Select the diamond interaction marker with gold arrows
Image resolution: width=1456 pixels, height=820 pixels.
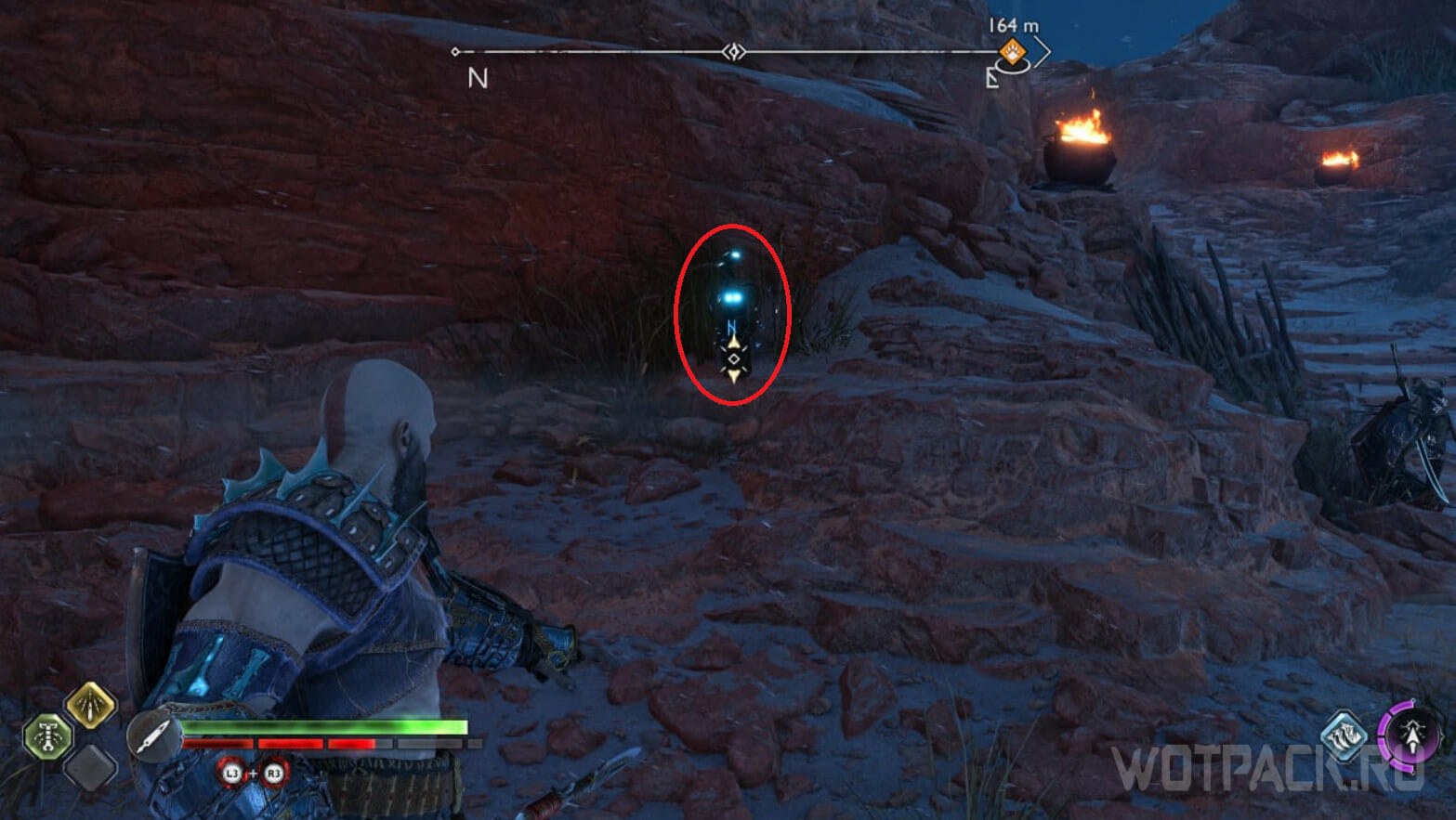click(734, 359)
